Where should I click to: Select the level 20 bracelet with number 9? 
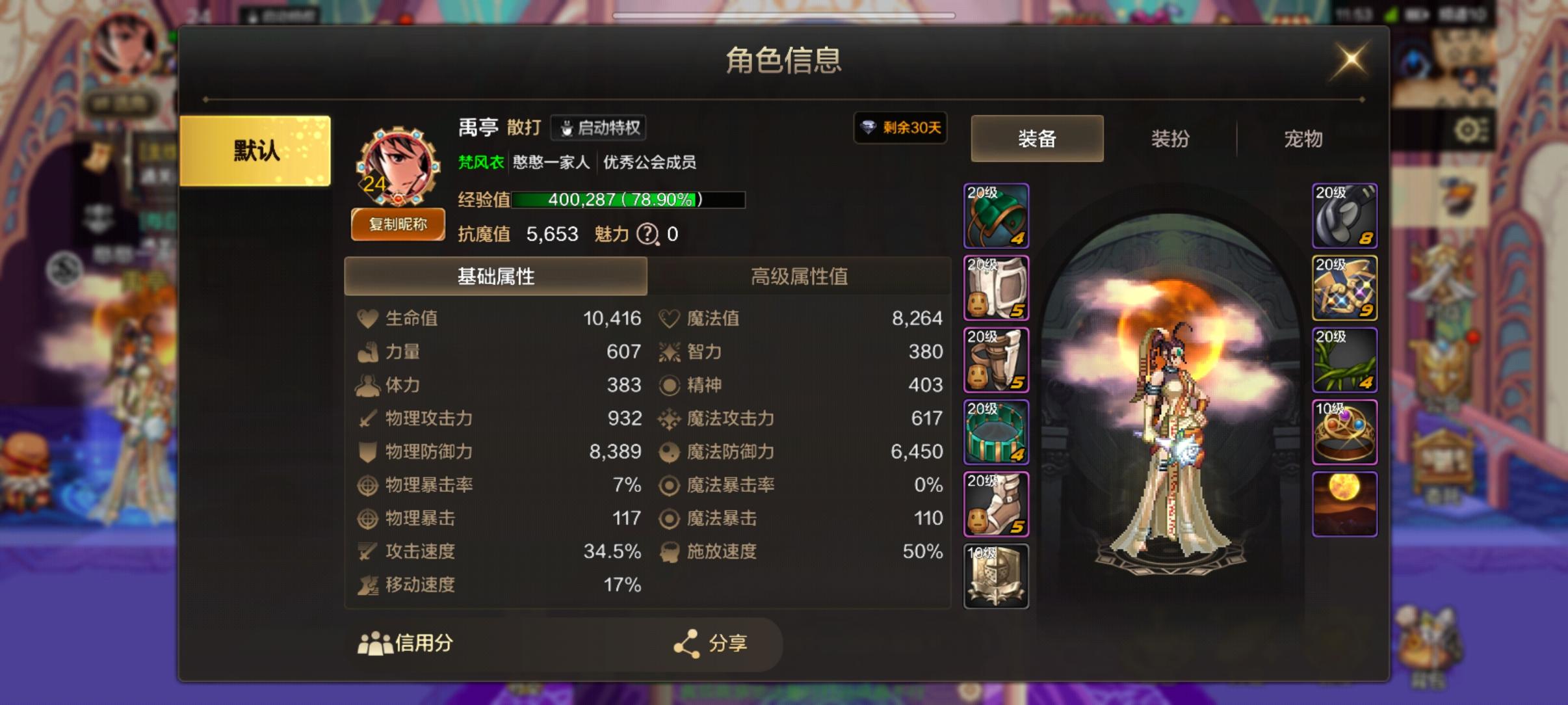(x=1345, y=287)
